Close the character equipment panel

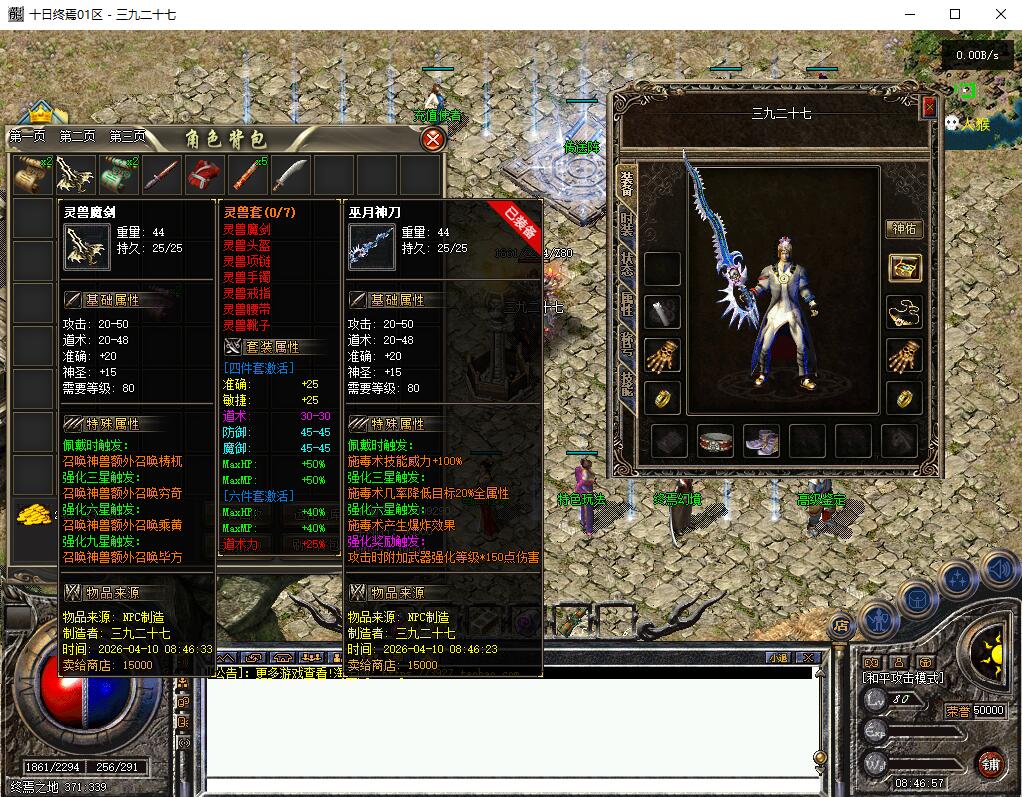[x=929, y=107]
